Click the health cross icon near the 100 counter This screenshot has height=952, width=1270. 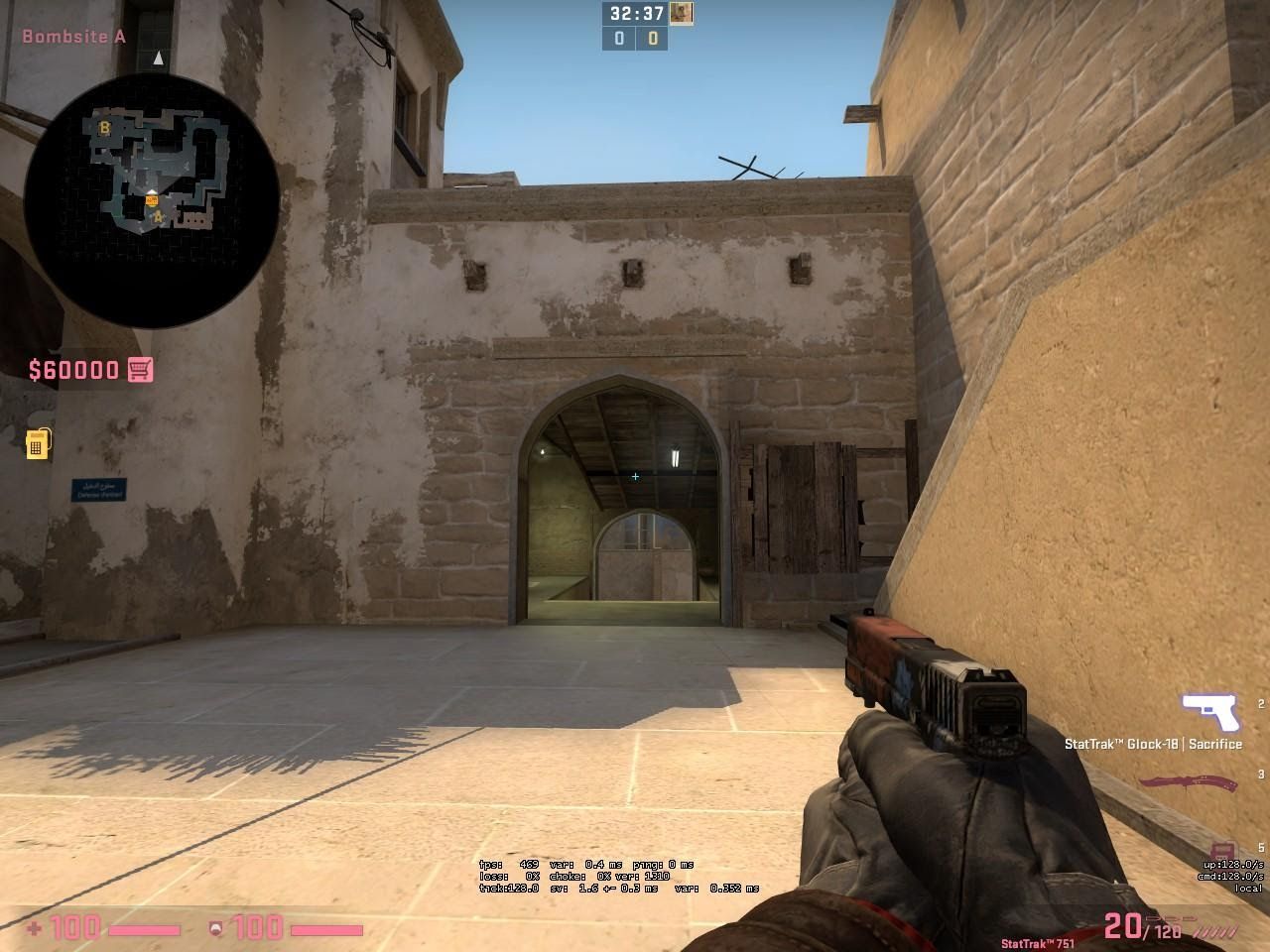click(x=35, y=930)
